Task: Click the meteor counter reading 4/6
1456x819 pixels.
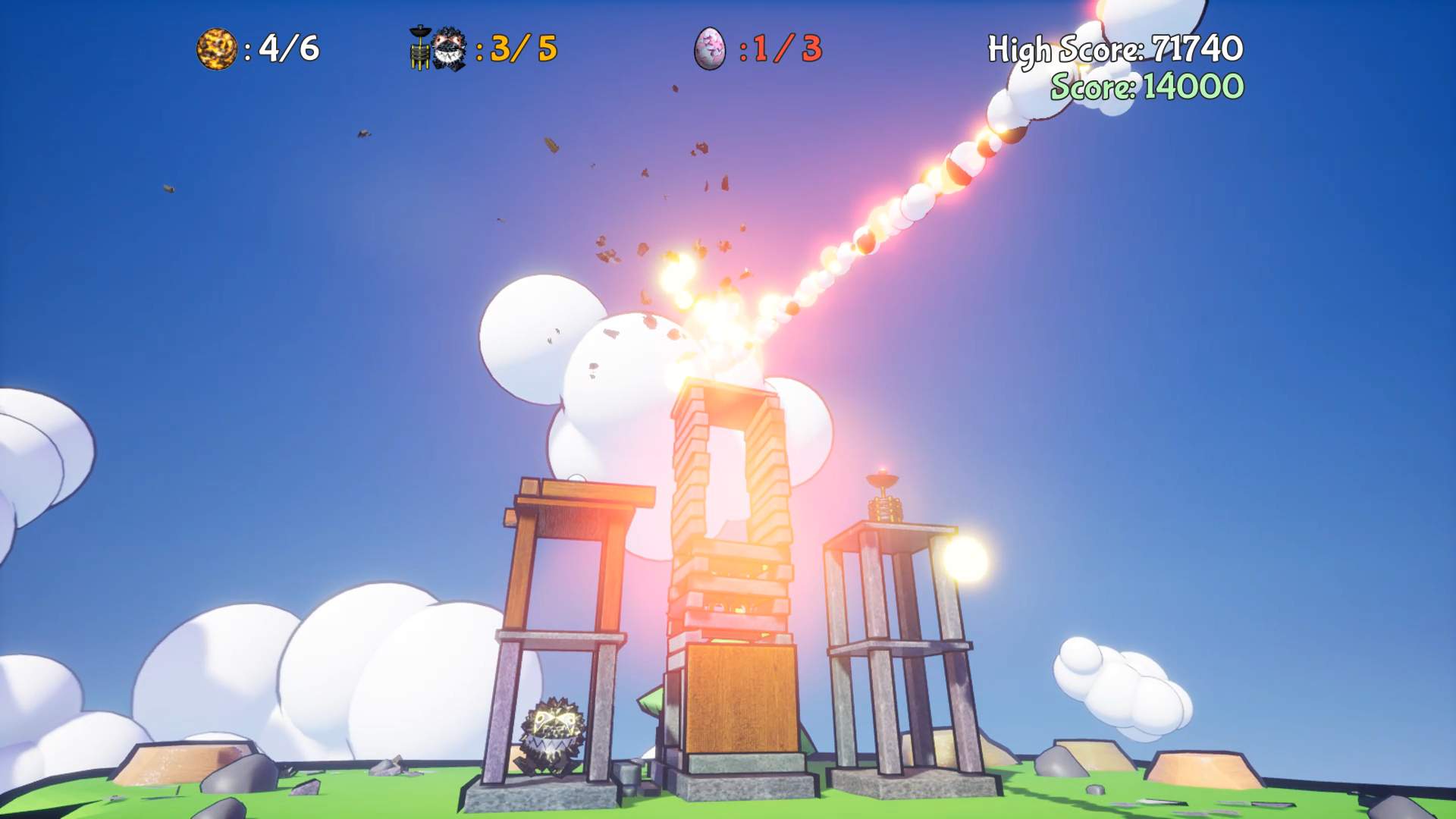Action: (286, 48)
